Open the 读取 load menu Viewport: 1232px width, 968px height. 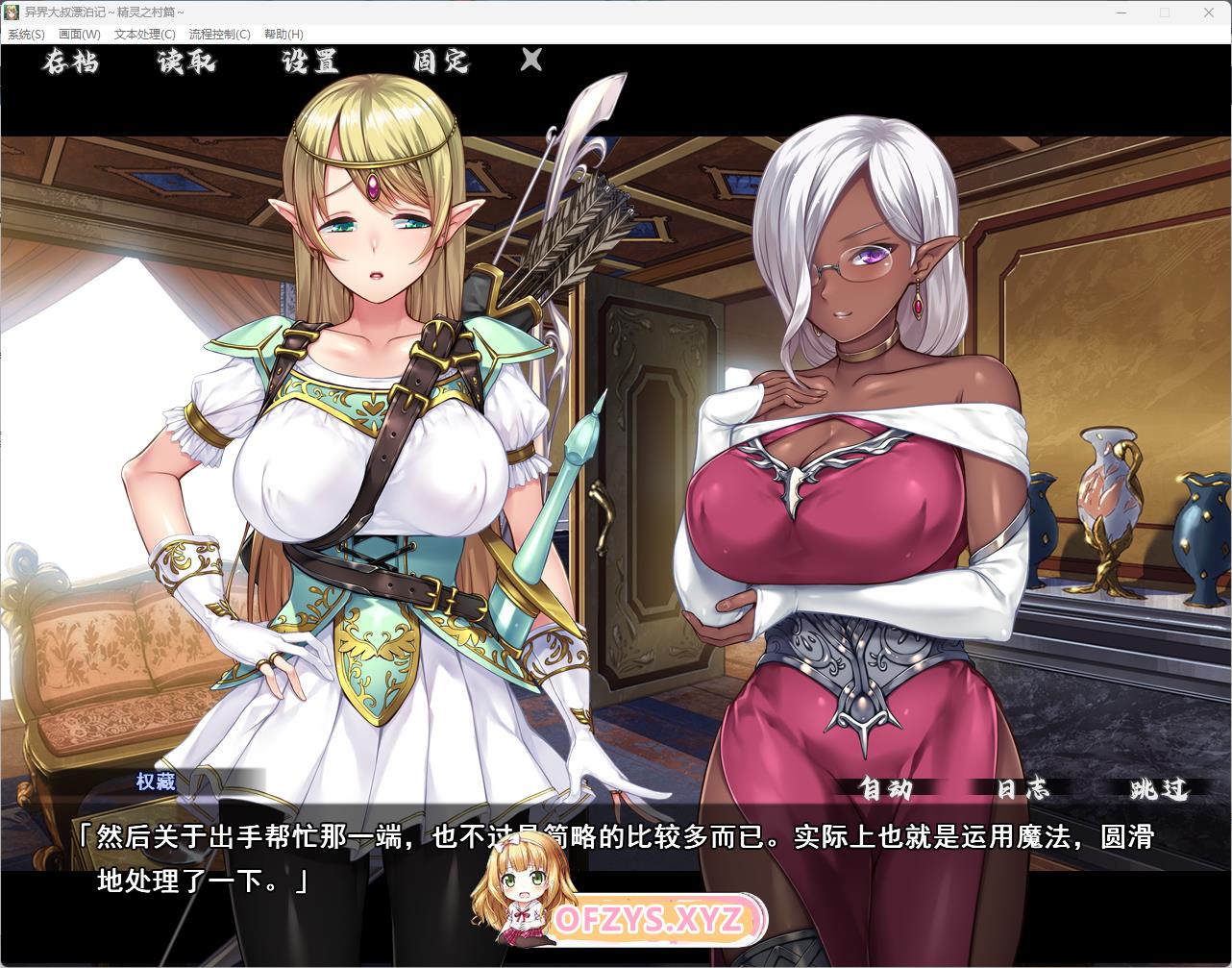pyautogui.click(x=186, y=62)
